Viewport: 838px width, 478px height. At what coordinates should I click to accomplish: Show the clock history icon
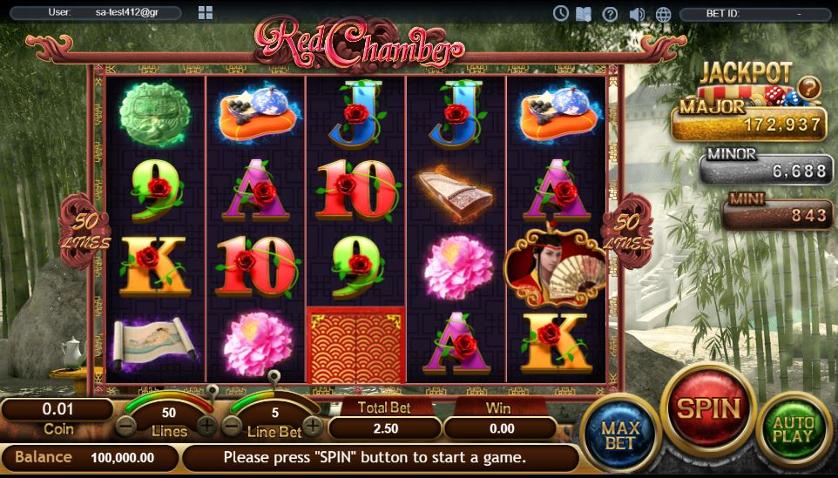(560, 13)
